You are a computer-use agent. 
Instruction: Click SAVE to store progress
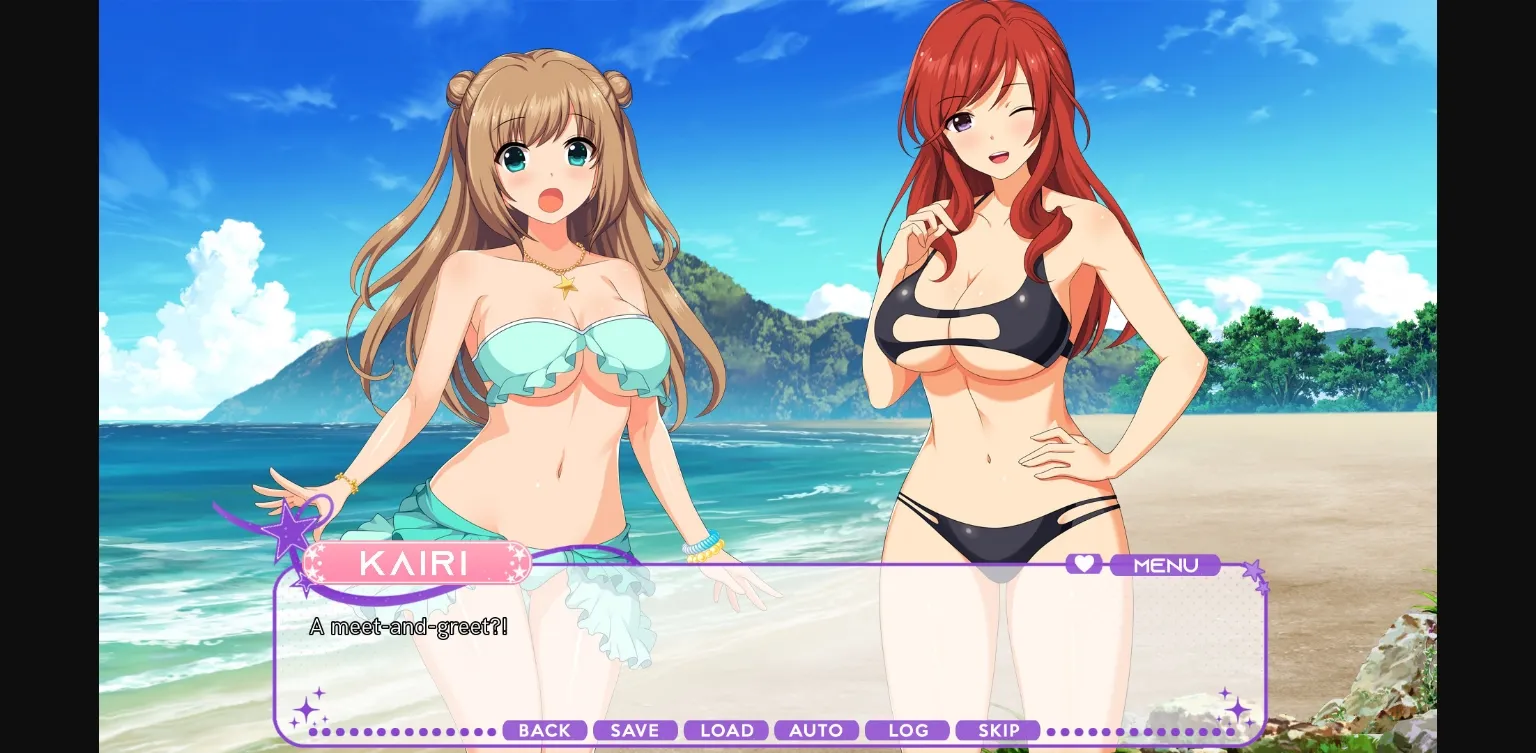635,730
